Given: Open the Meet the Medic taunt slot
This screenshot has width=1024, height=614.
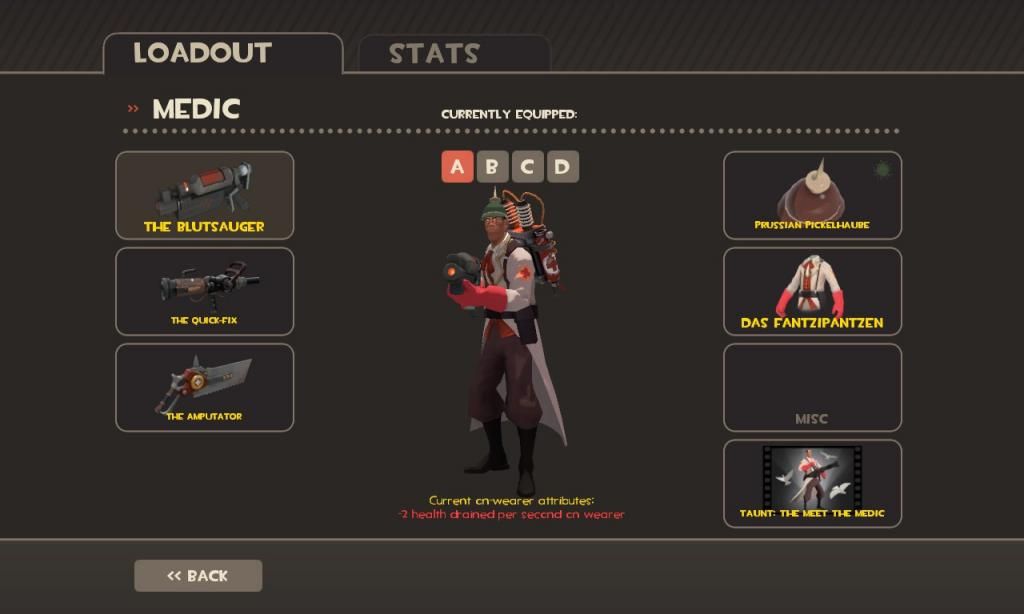Looking at the screenshot, I should tap(812, 484).
